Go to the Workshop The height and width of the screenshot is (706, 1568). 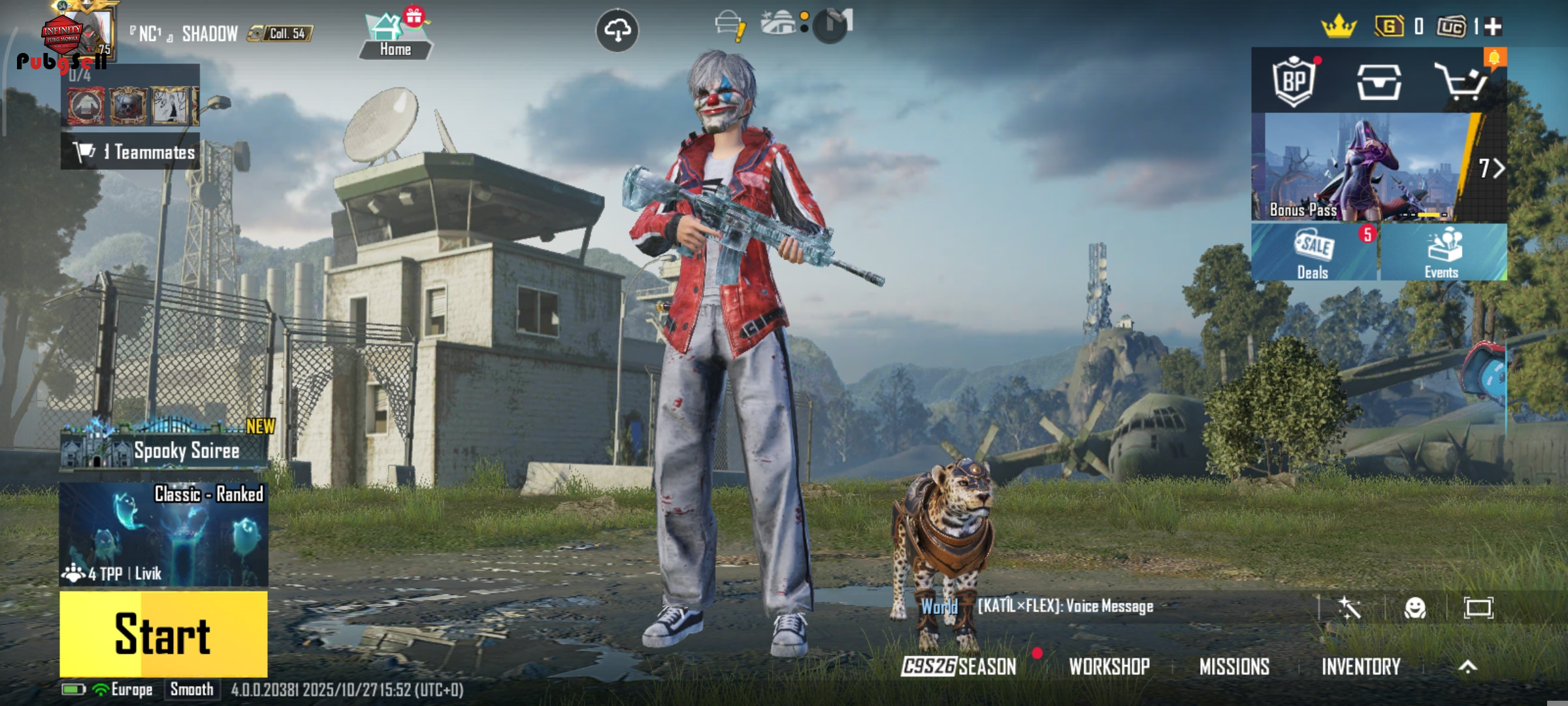(1109, 666)
